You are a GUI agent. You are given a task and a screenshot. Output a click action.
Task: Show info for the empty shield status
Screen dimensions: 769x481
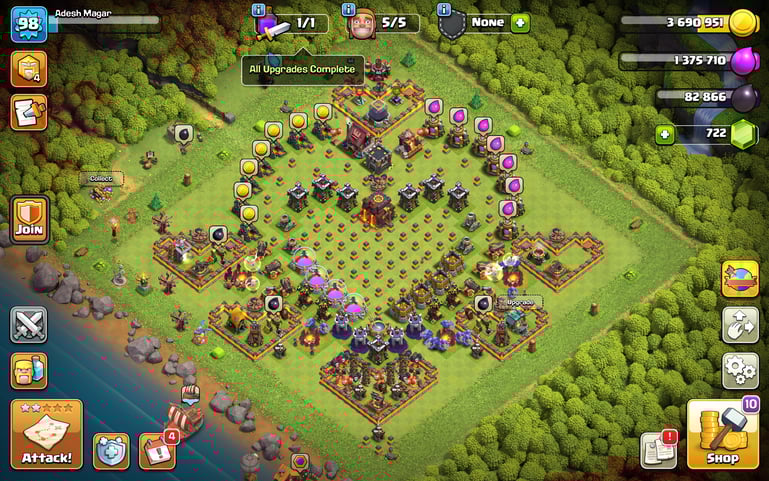coord(442,9)
